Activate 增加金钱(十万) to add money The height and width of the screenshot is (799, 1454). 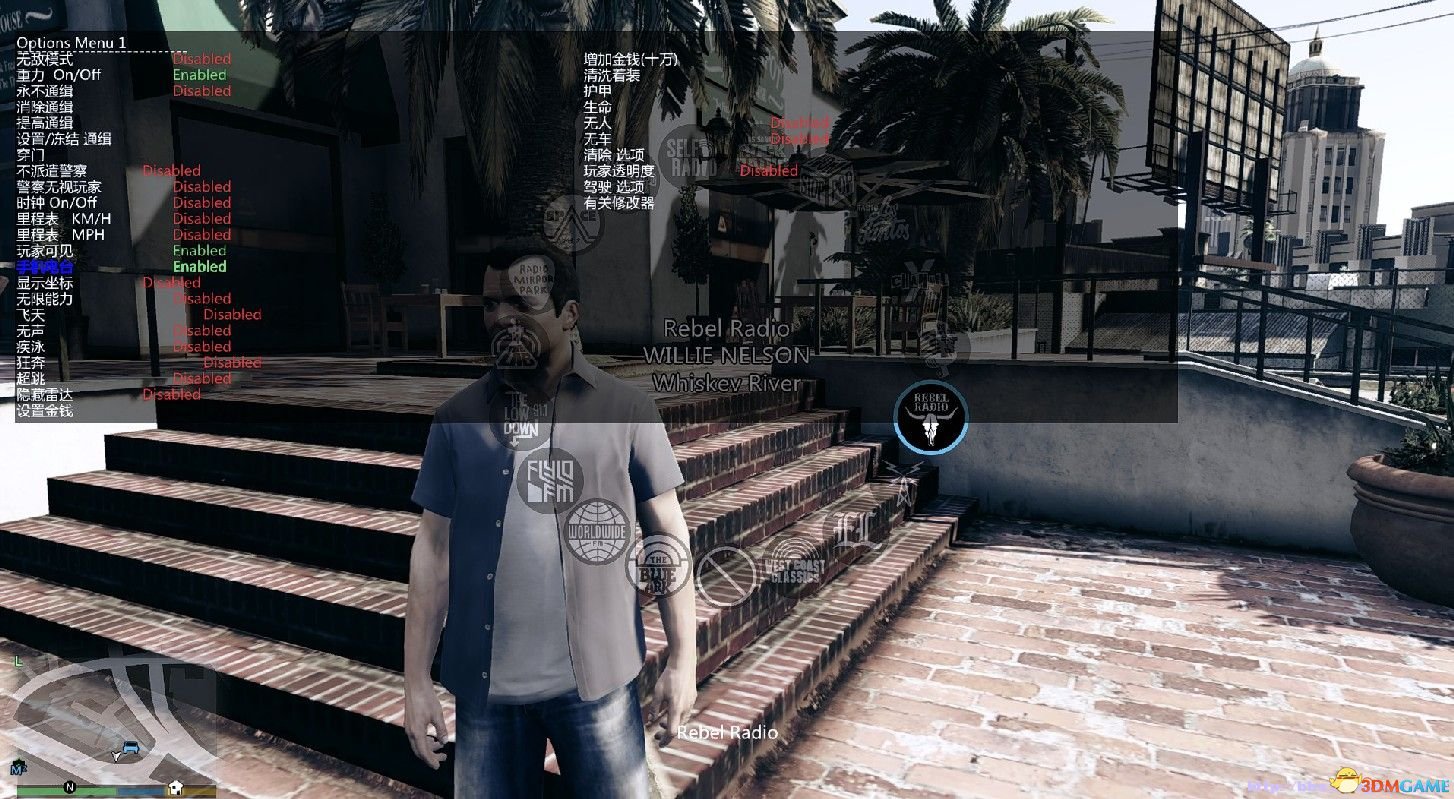pos(630,59)
